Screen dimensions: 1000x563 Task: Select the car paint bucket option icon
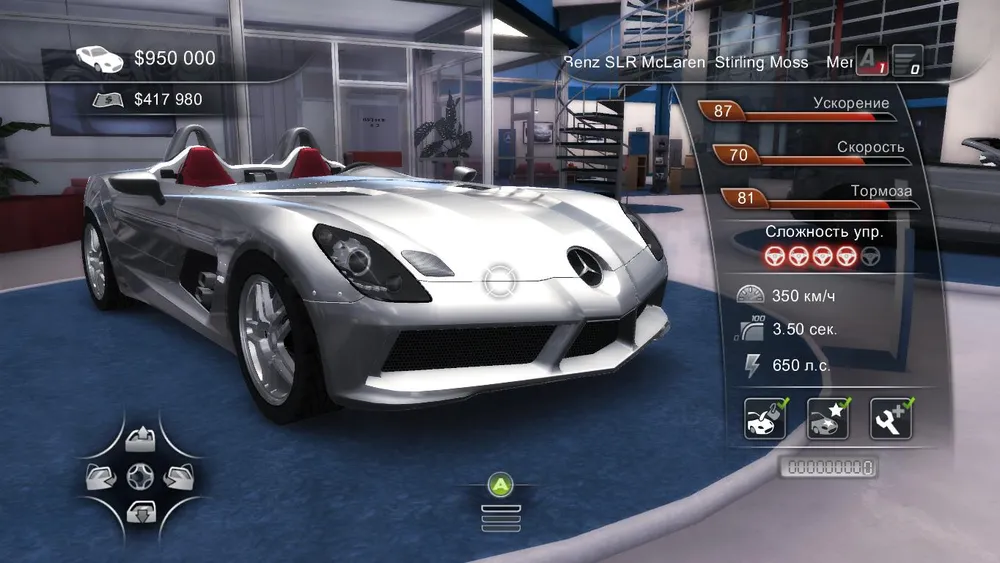tap(764, 419)
